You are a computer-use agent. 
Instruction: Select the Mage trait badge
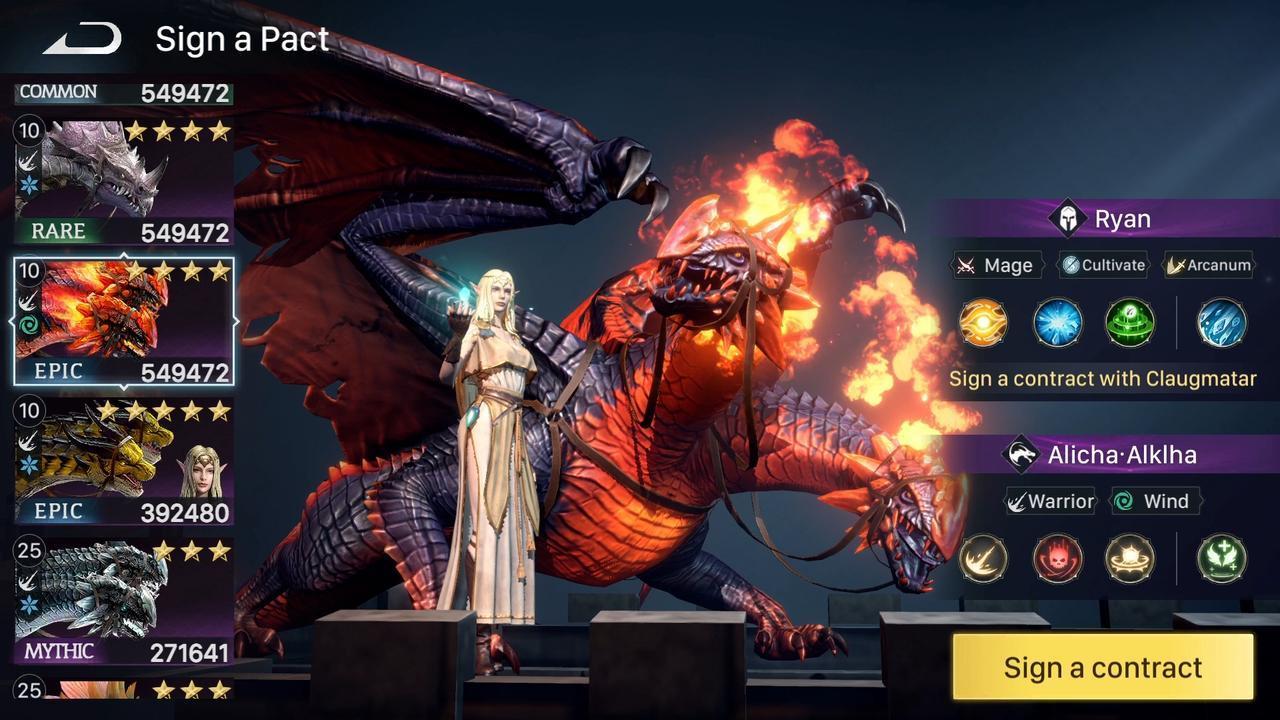click(997, 266)
